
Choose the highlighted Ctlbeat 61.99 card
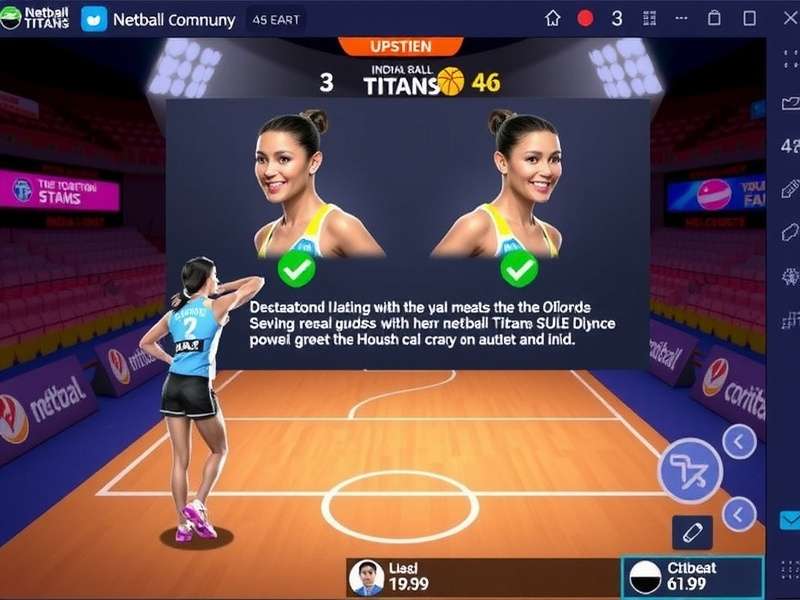coord(692,577)
